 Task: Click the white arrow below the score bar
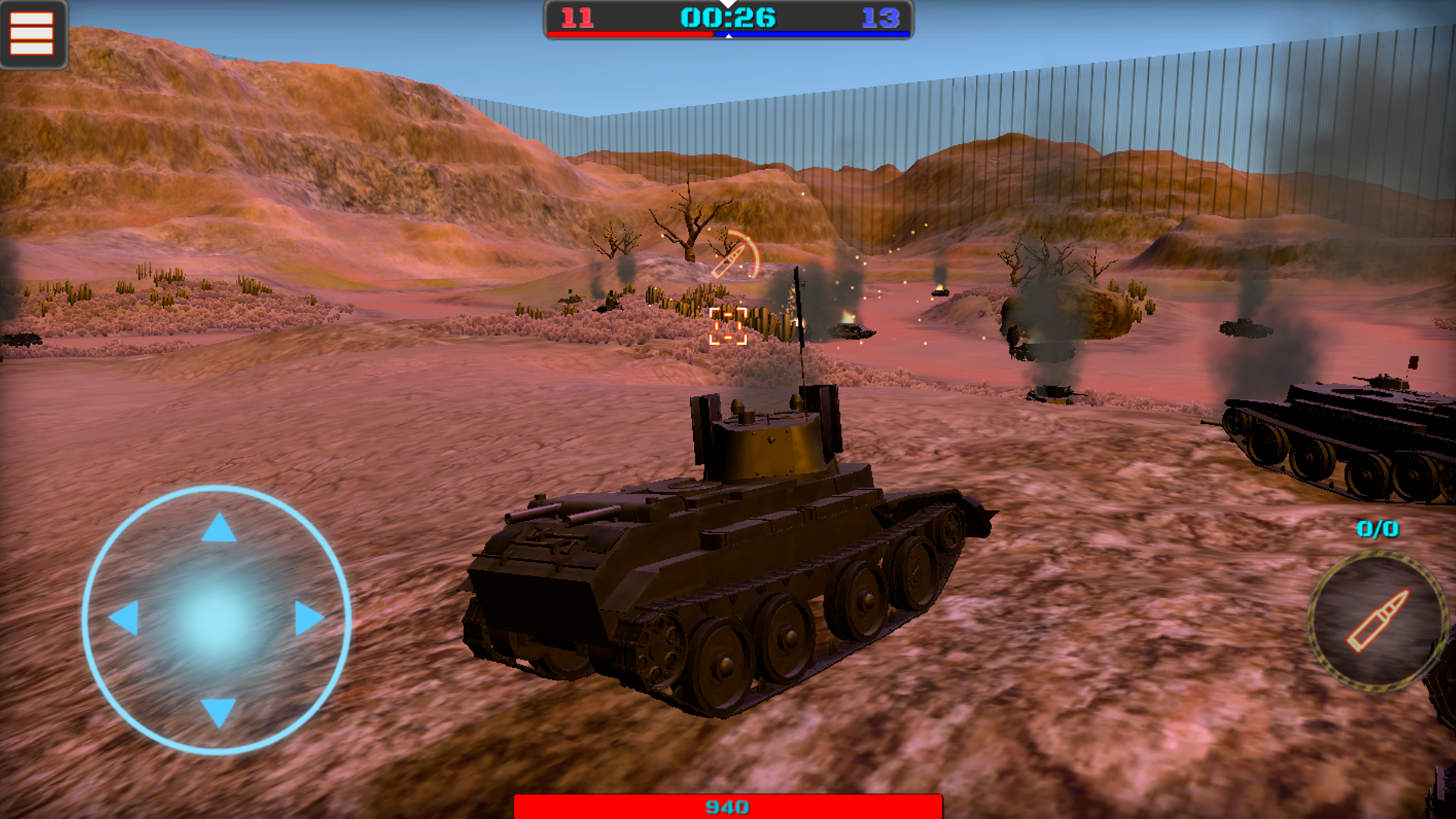click(729, 38)
